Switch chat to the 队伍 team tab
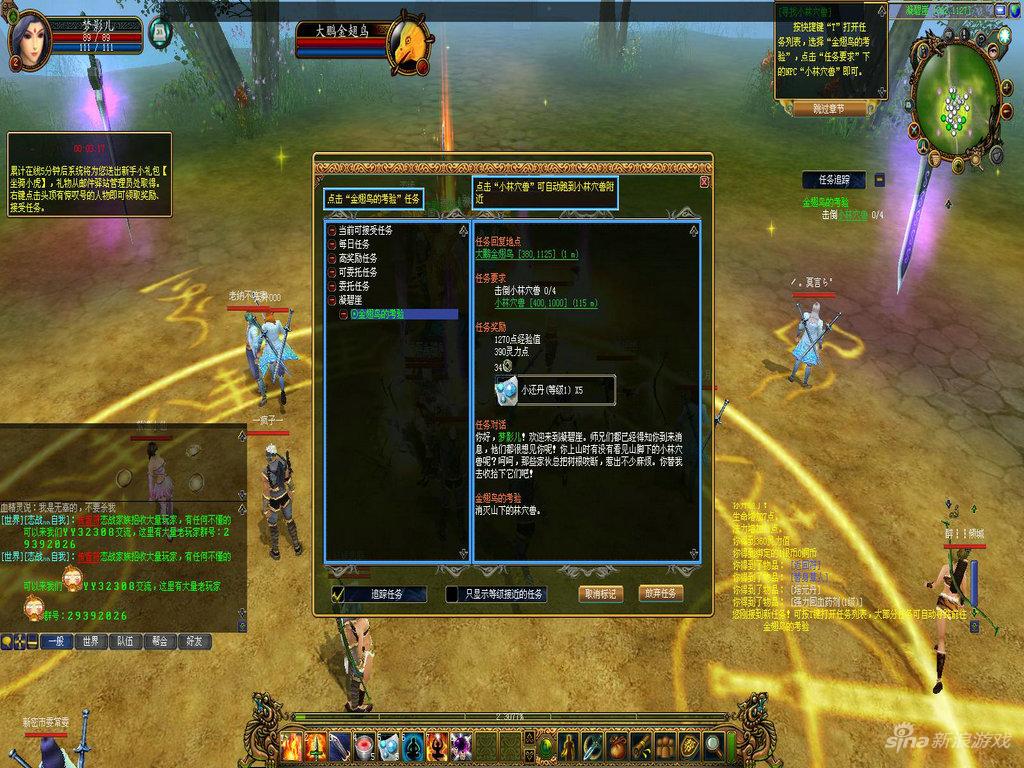Image resolution: width=1024 pixels, height=768 pixels. [124, 641]
